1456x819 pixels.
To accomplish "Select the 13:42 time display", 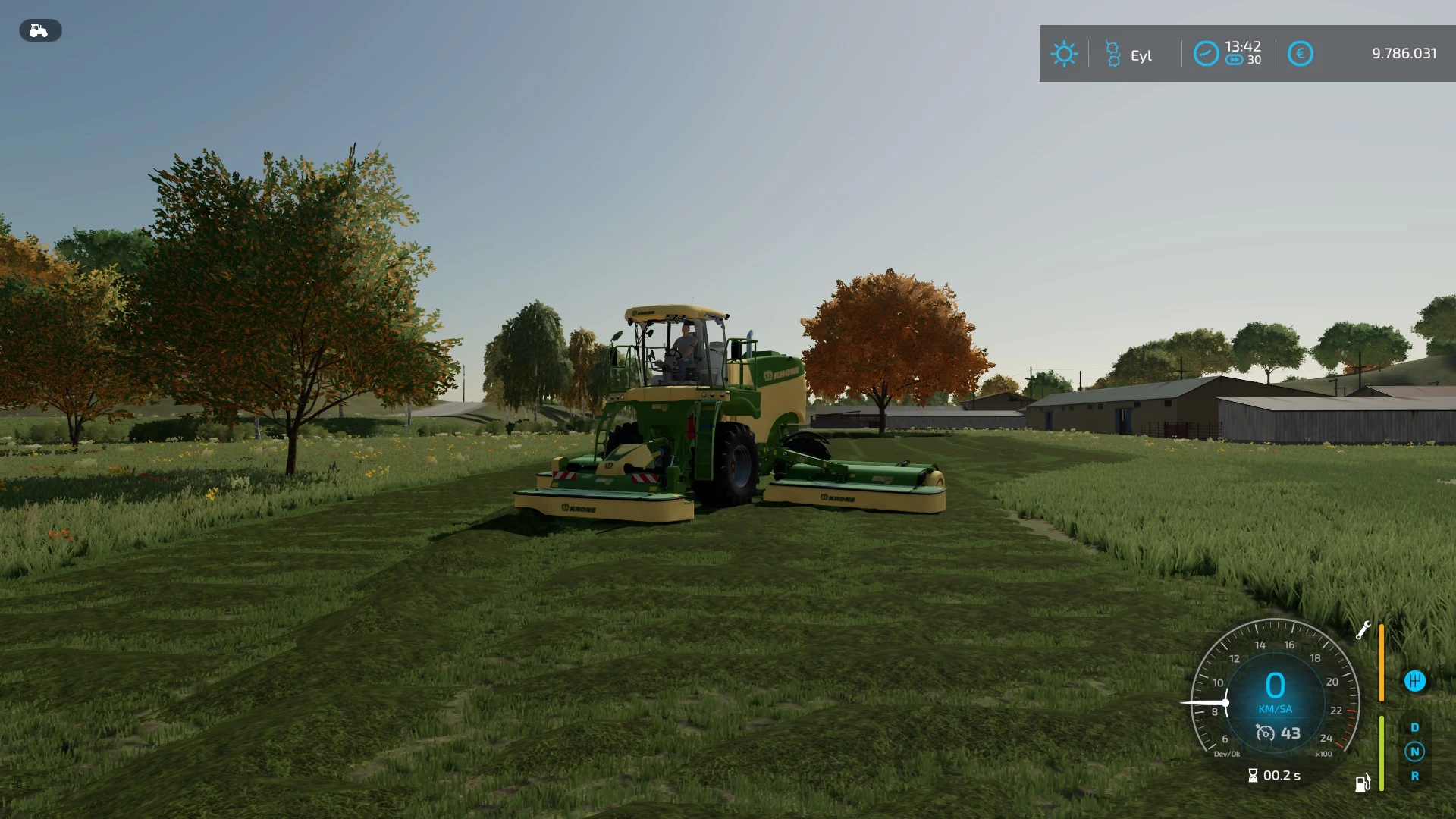I will pos(1243,47).
